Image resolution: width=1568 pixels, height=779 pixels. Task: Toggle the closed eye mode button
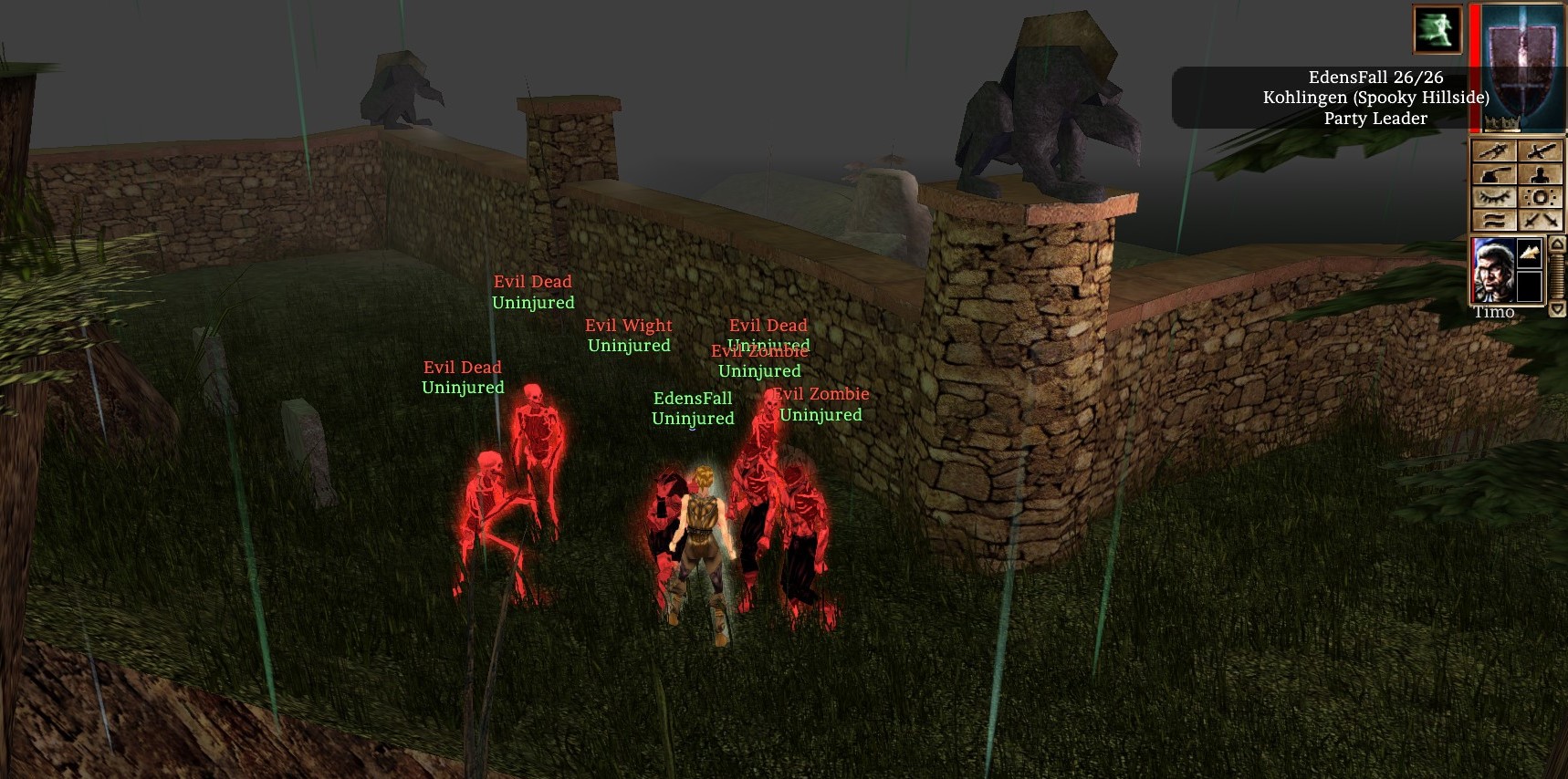pyautogui.click(x=1493, y=197)
